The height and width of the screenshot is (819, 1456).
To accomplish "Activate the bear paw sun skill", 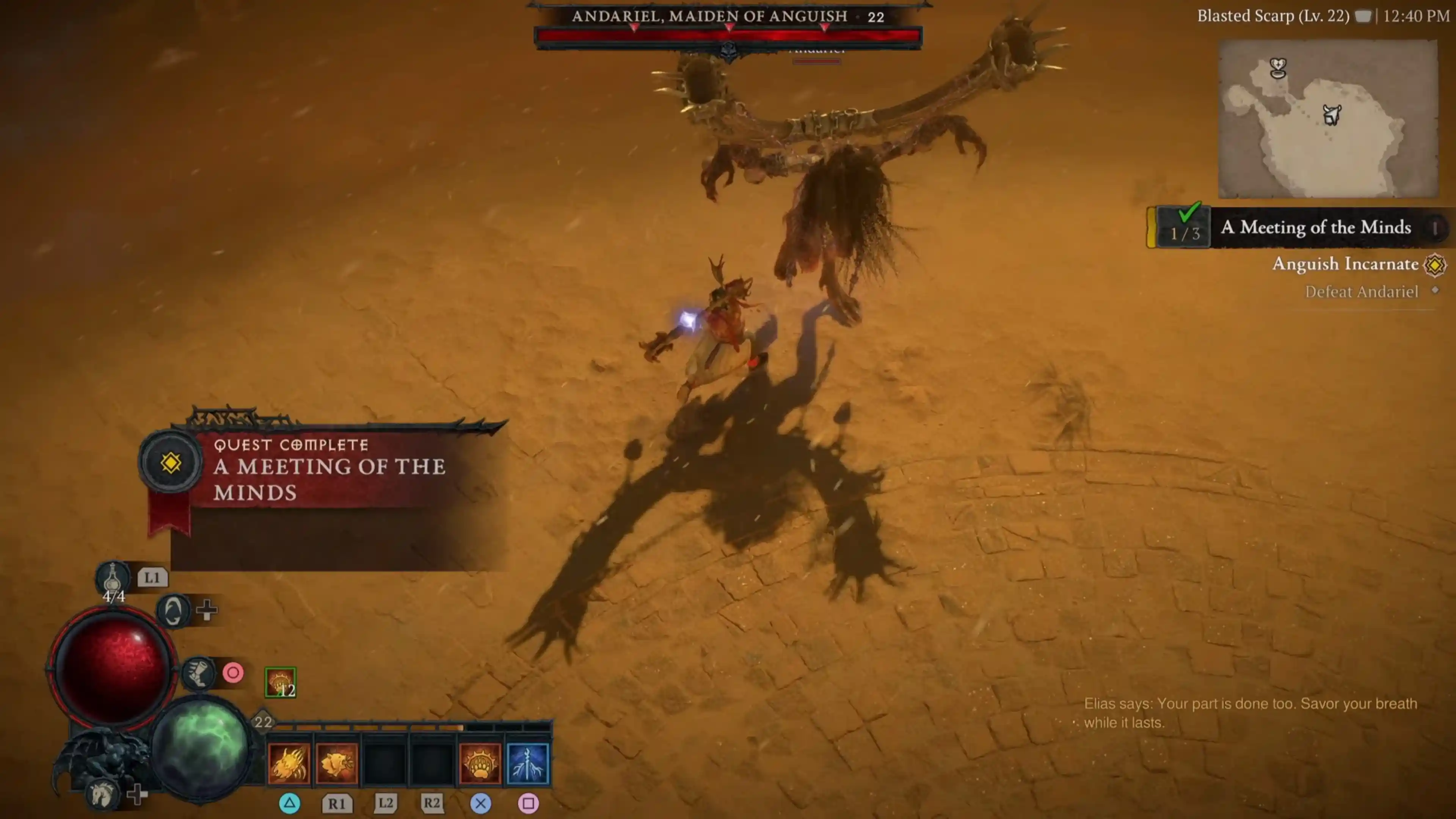I will click(x=480, y=764).
